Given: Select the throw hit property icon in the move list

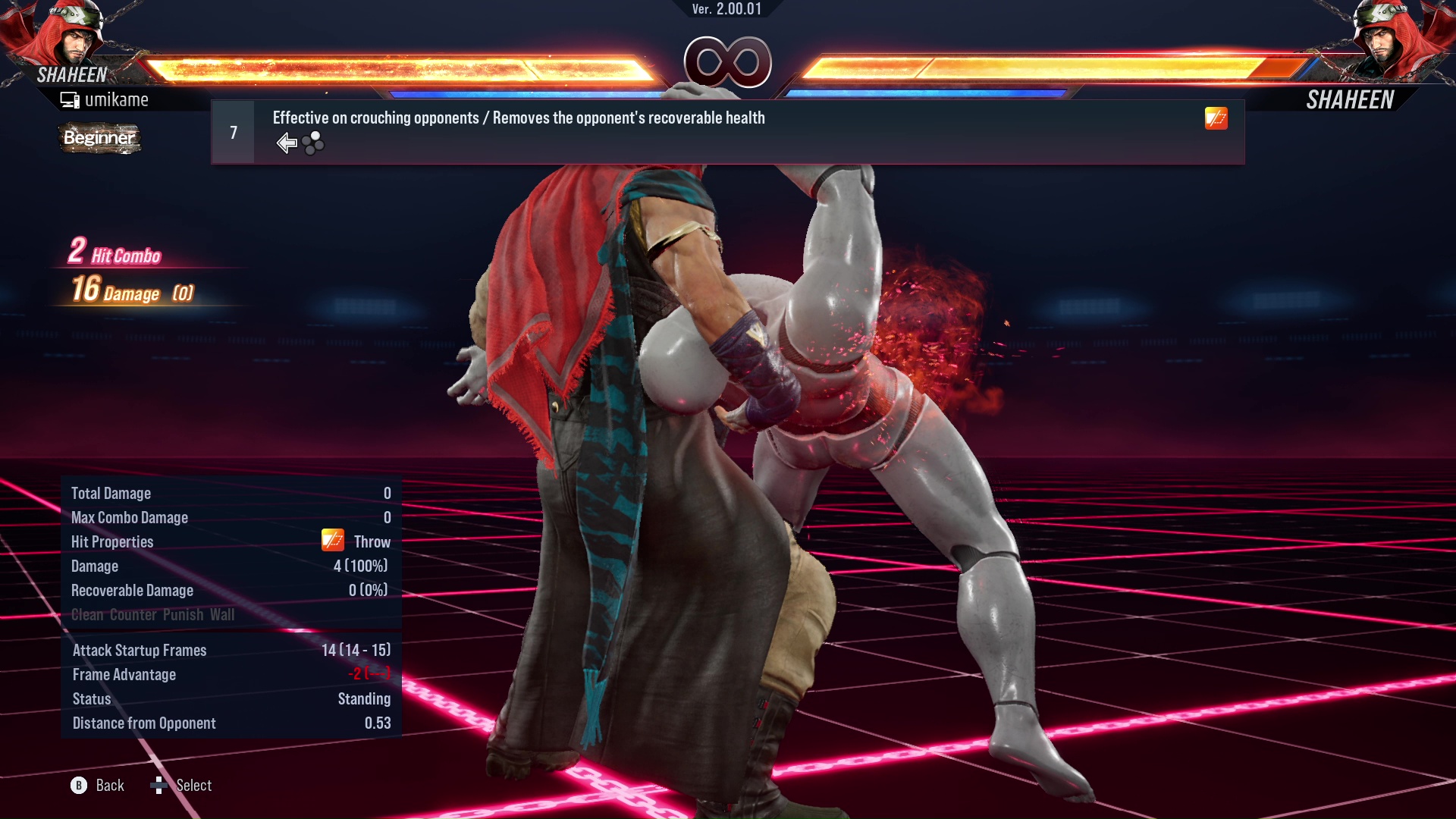Looking at the screenshot, I should [1215, 119].
